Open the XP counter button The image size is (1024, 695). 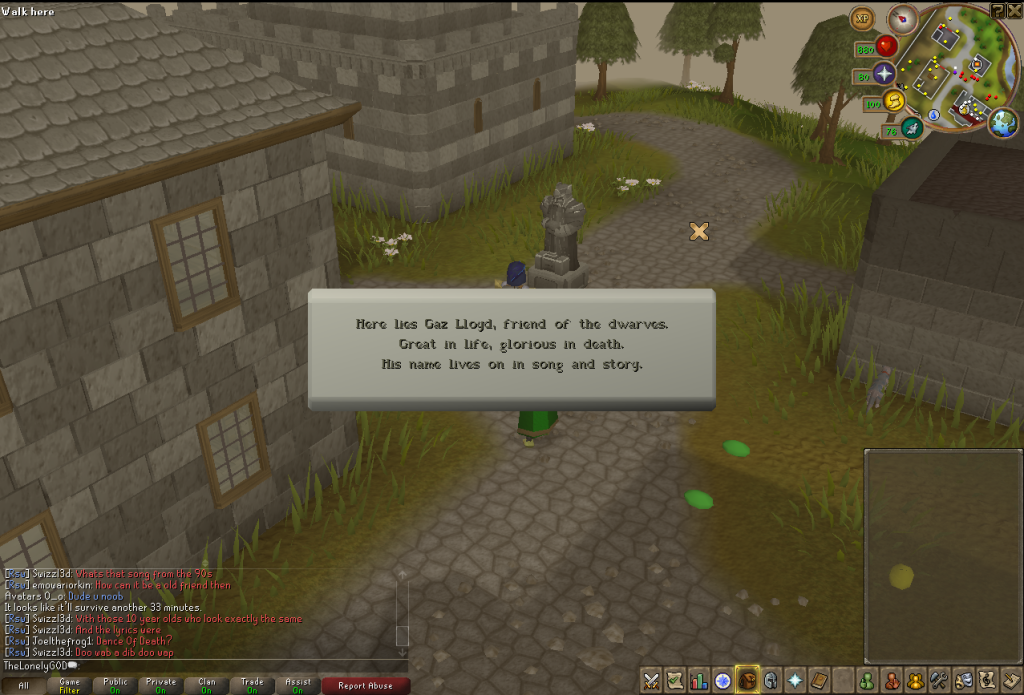(861, 19)
